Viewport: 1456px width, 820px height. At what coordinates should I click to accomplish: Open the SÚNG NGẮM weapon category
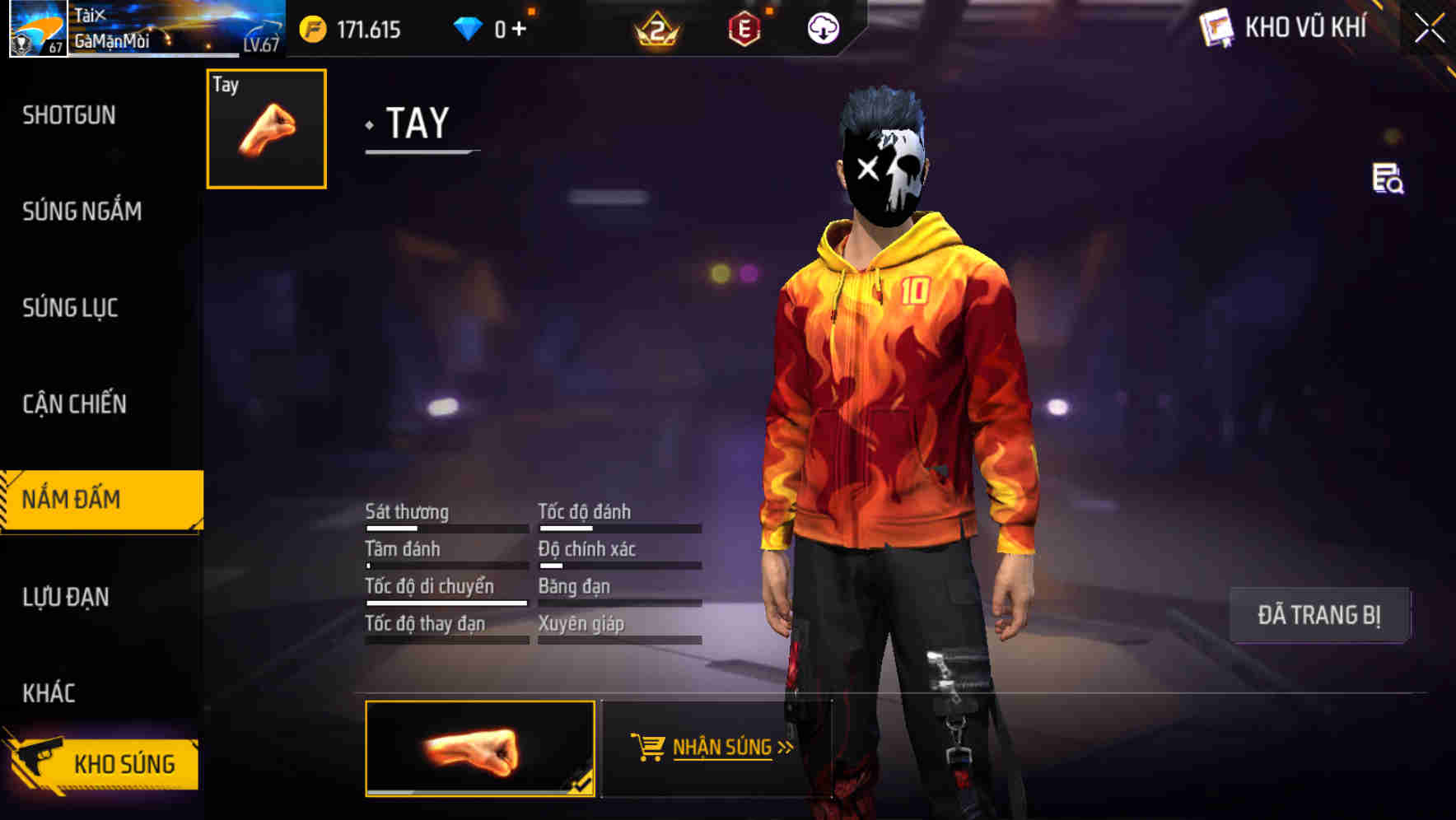[x=82, y=212]
